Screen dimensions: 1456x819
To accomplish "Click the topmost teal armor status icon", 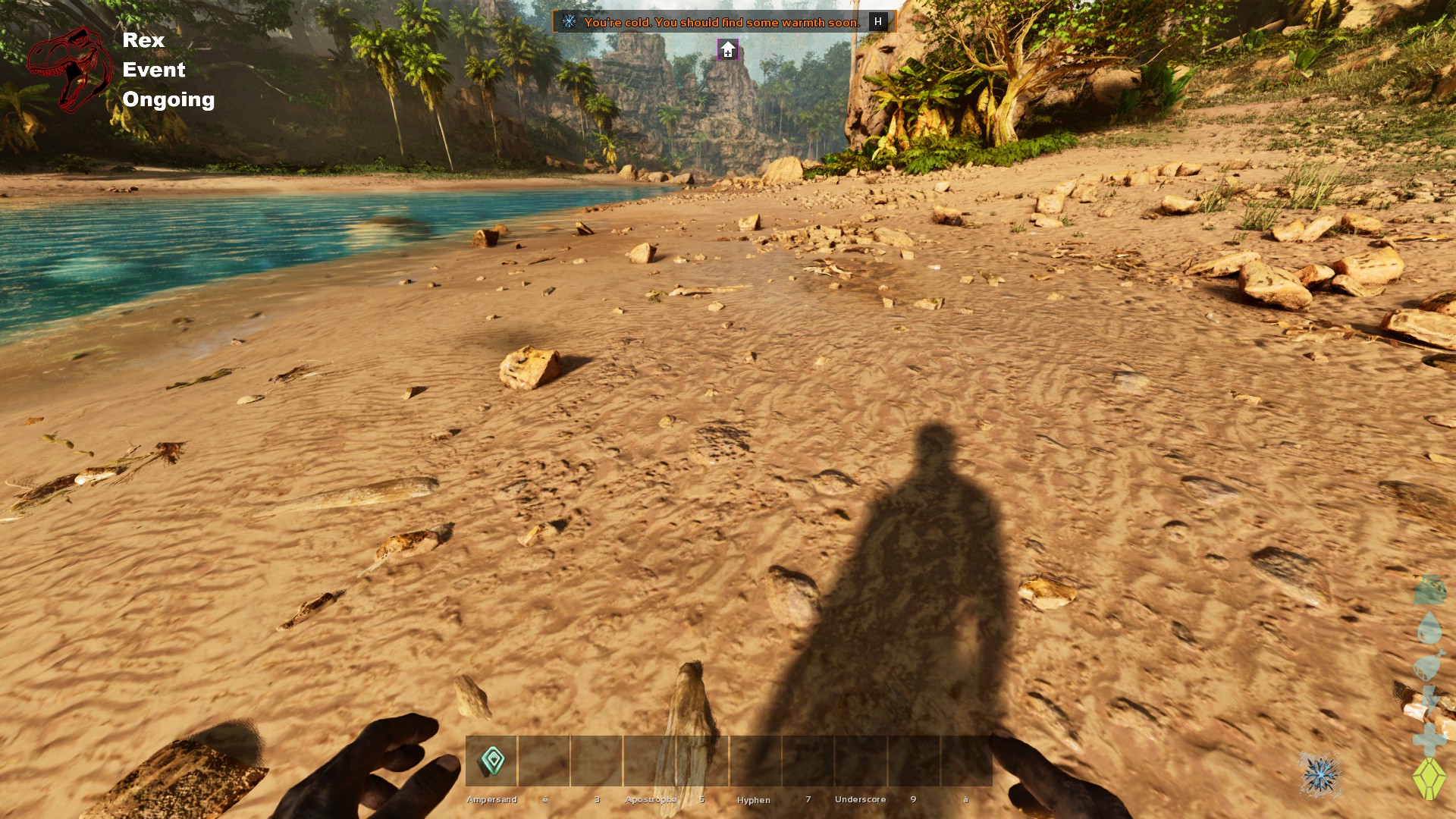I will point(1430,590).
